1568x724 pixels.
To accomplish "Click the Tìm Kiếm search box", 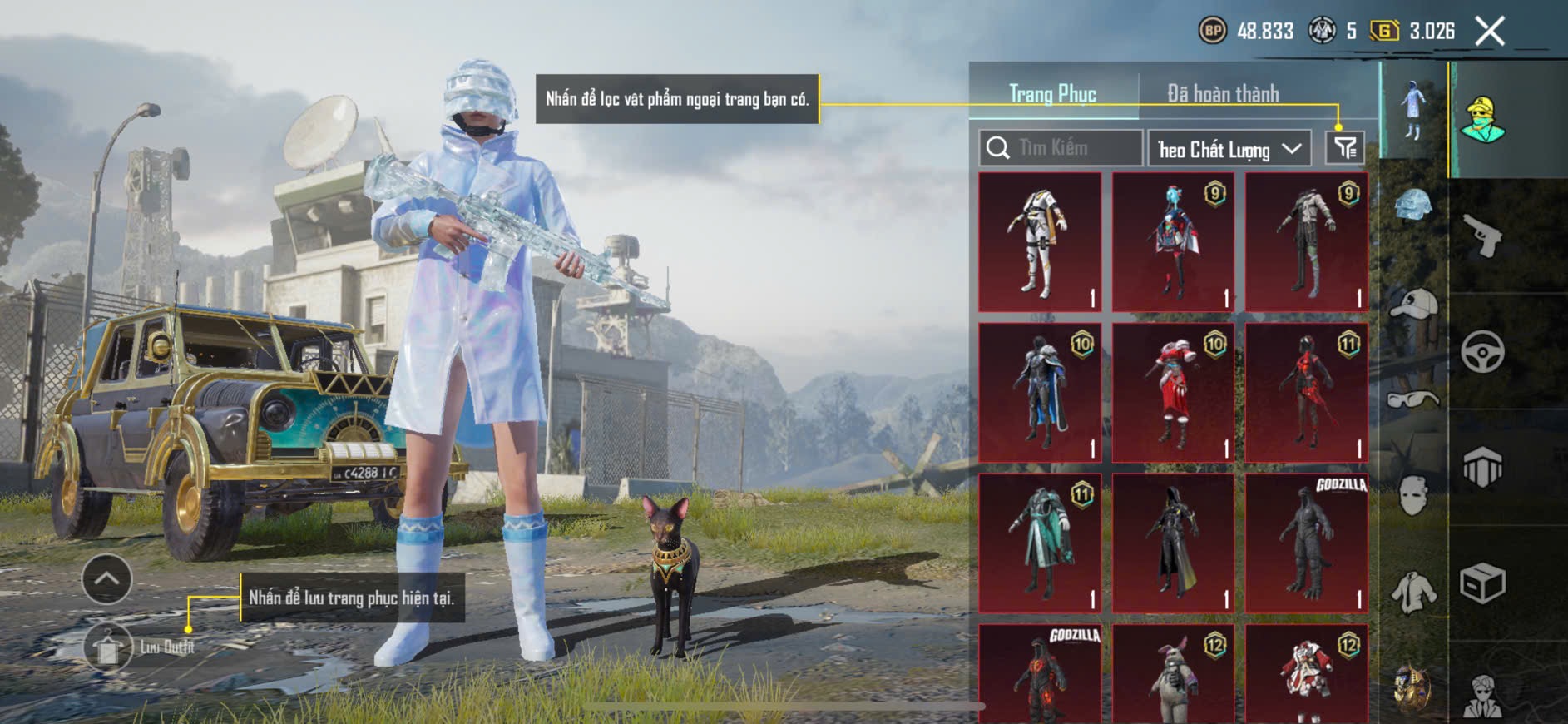I will 1061,148.
